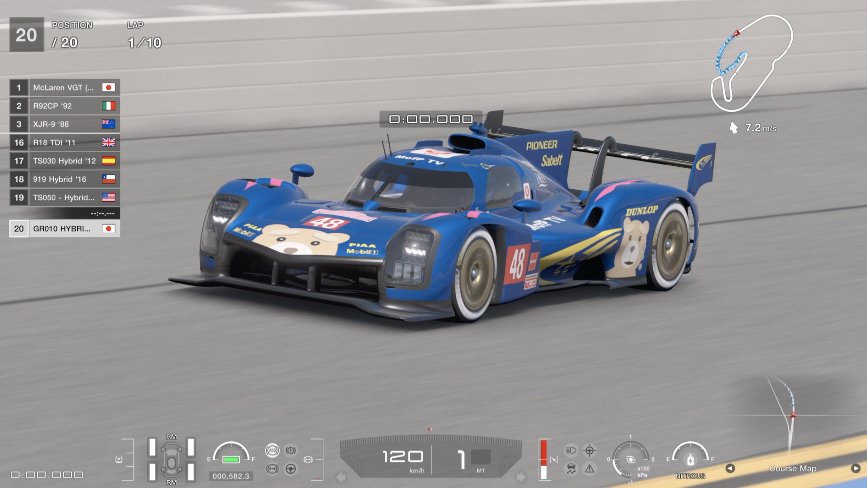867x488 pixels.
Task: Open the track minimap
Action: (x=752, y=62)
